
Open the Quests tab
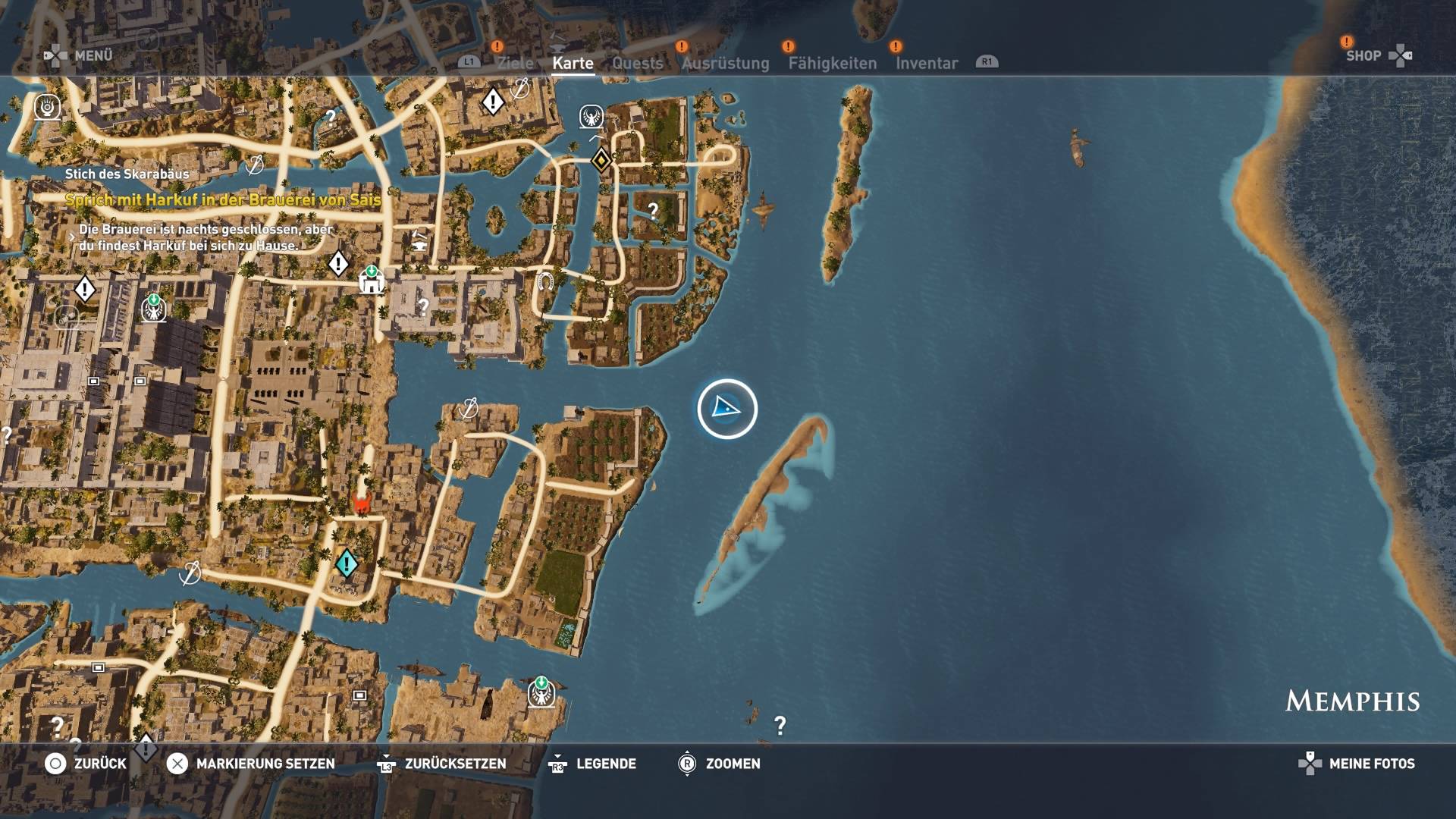pos(637,64)
